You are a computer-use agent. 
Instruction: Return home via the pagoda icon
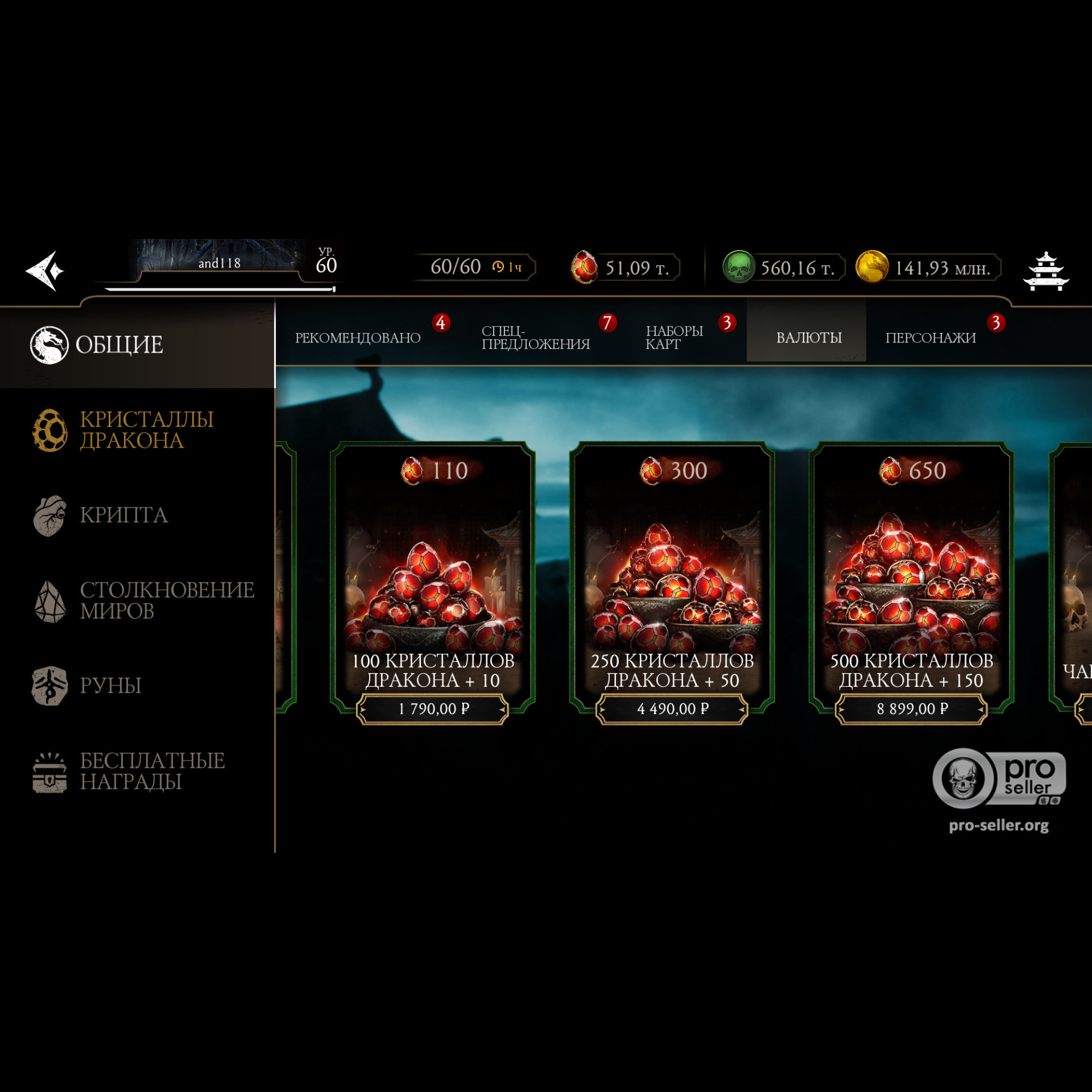1046,272
